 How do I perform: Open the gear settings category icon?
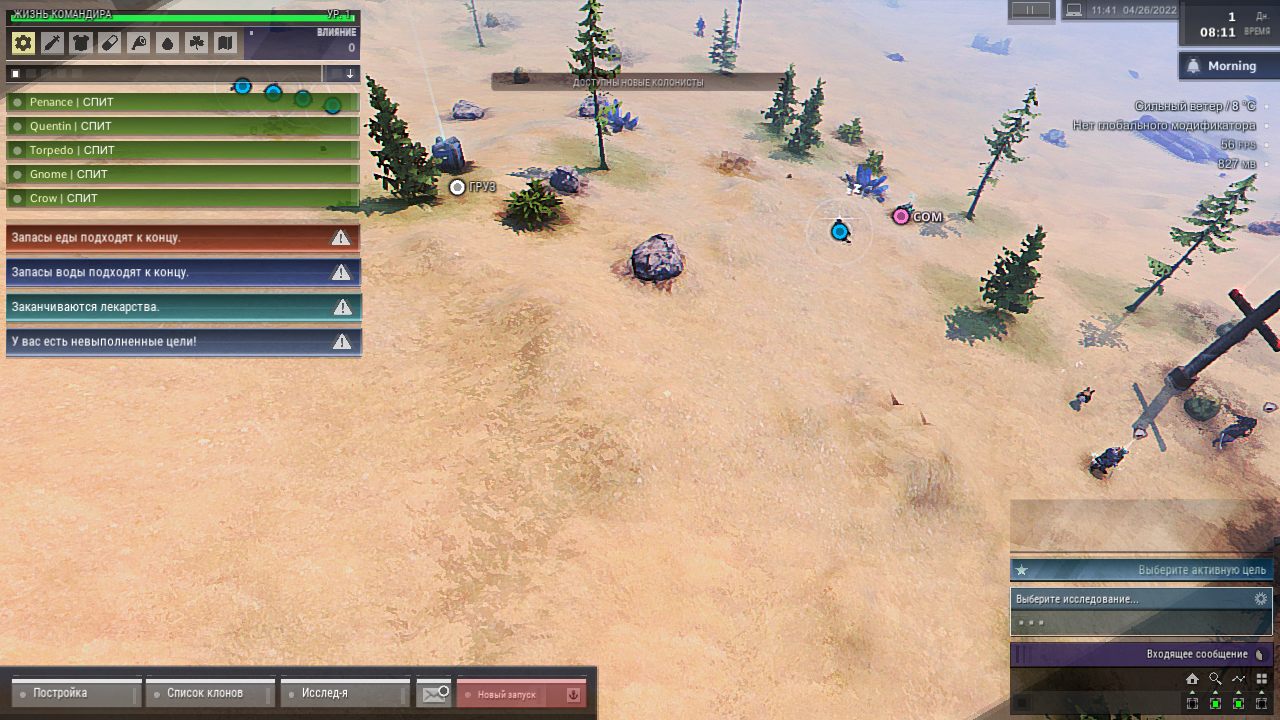pos(23,43)
